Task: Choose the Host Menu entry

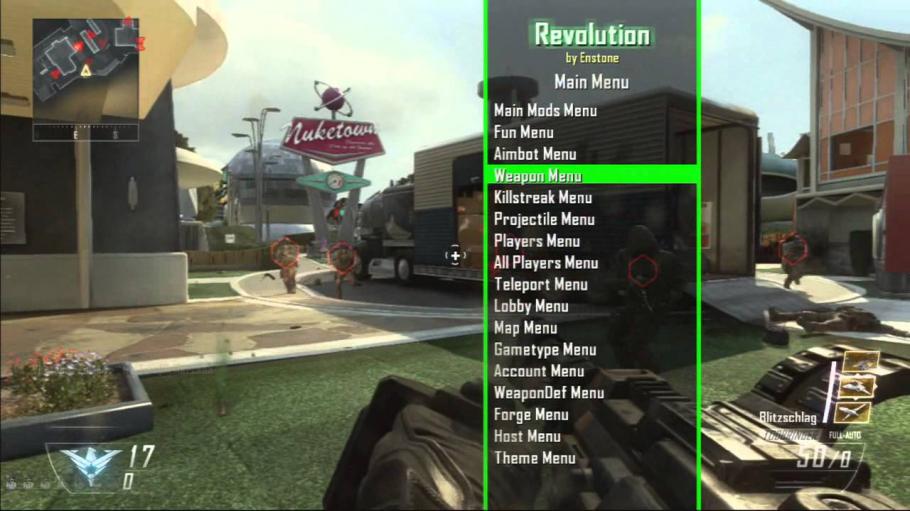Action: pyautogui.click(x=527, y=436)
